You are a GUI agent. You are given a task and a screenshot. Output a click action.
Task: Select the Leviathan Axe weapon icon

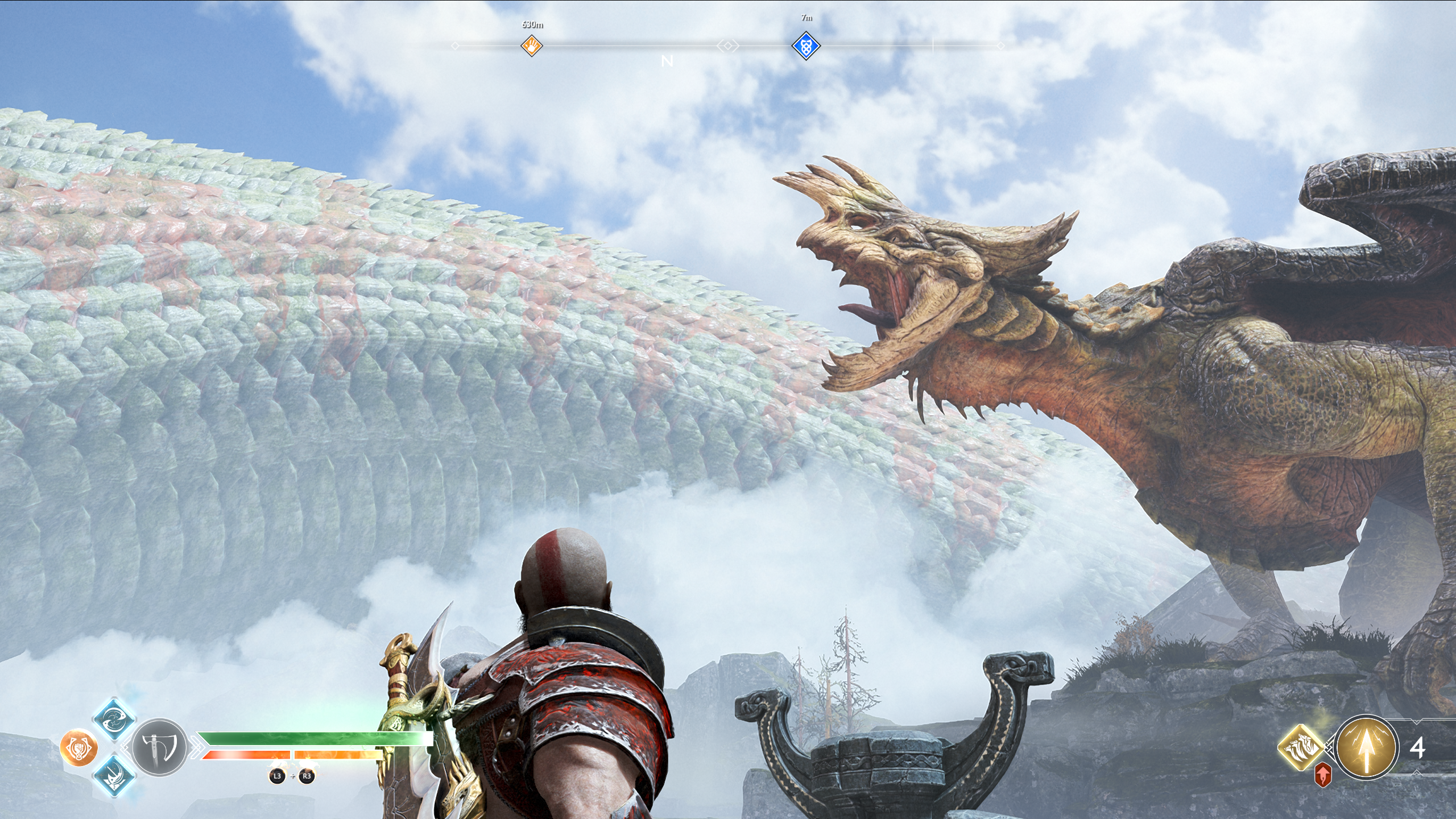click(x=160, y=748)
